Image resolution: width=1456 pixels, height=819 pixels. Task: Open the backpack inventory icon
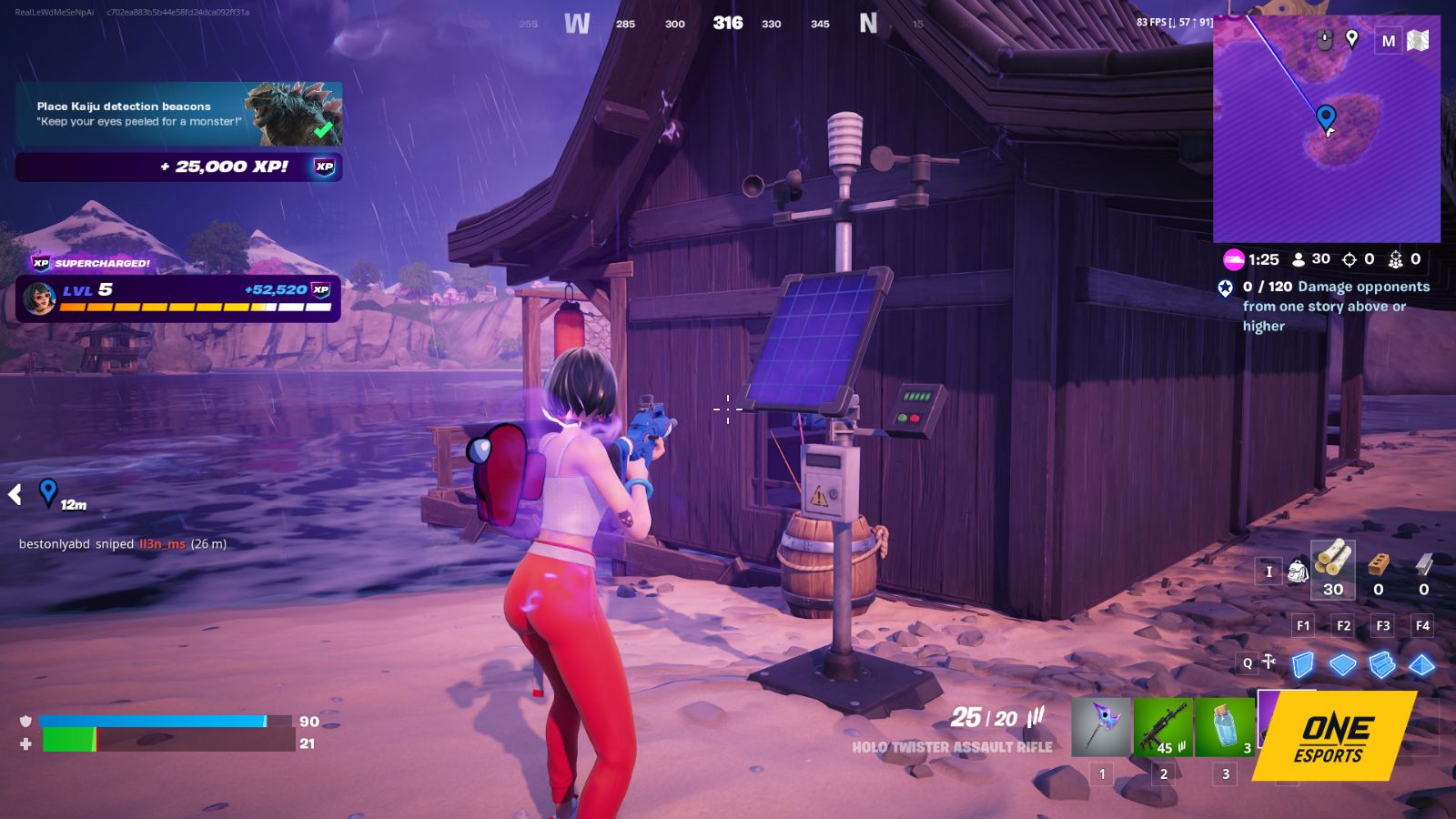[1299, 569]
